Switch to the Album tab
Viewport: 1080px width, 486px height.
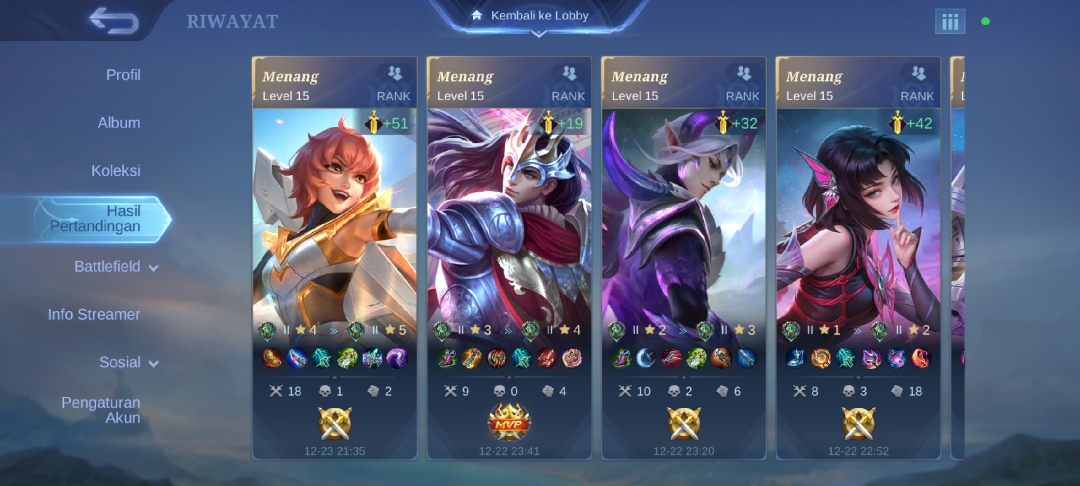click(x=119, y=123)
